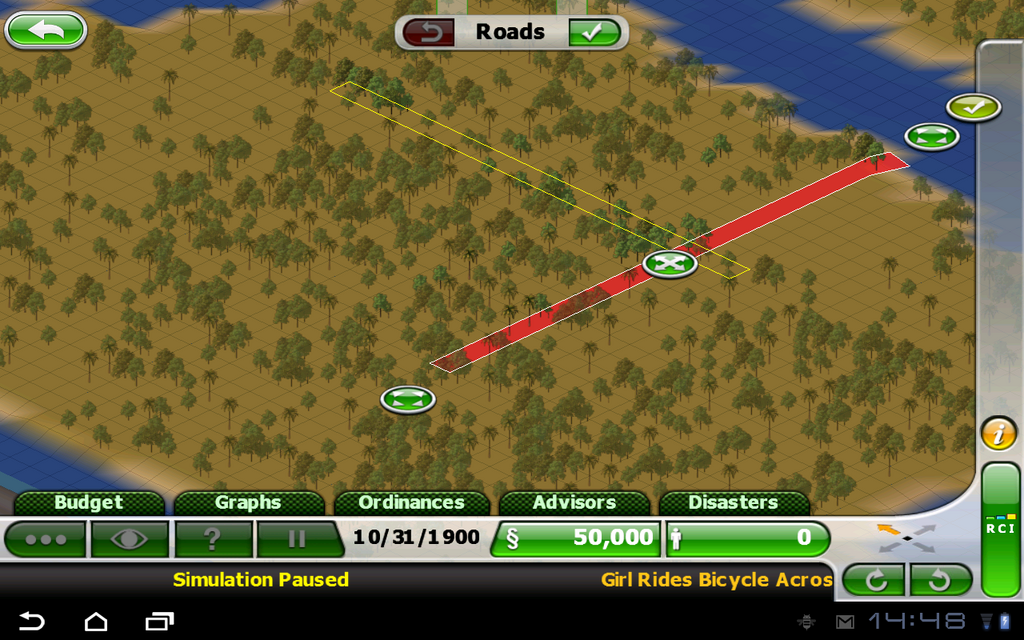Toggle the eye view button
The height and width of the screenshot is (640, 1024).
pos(129,539)
